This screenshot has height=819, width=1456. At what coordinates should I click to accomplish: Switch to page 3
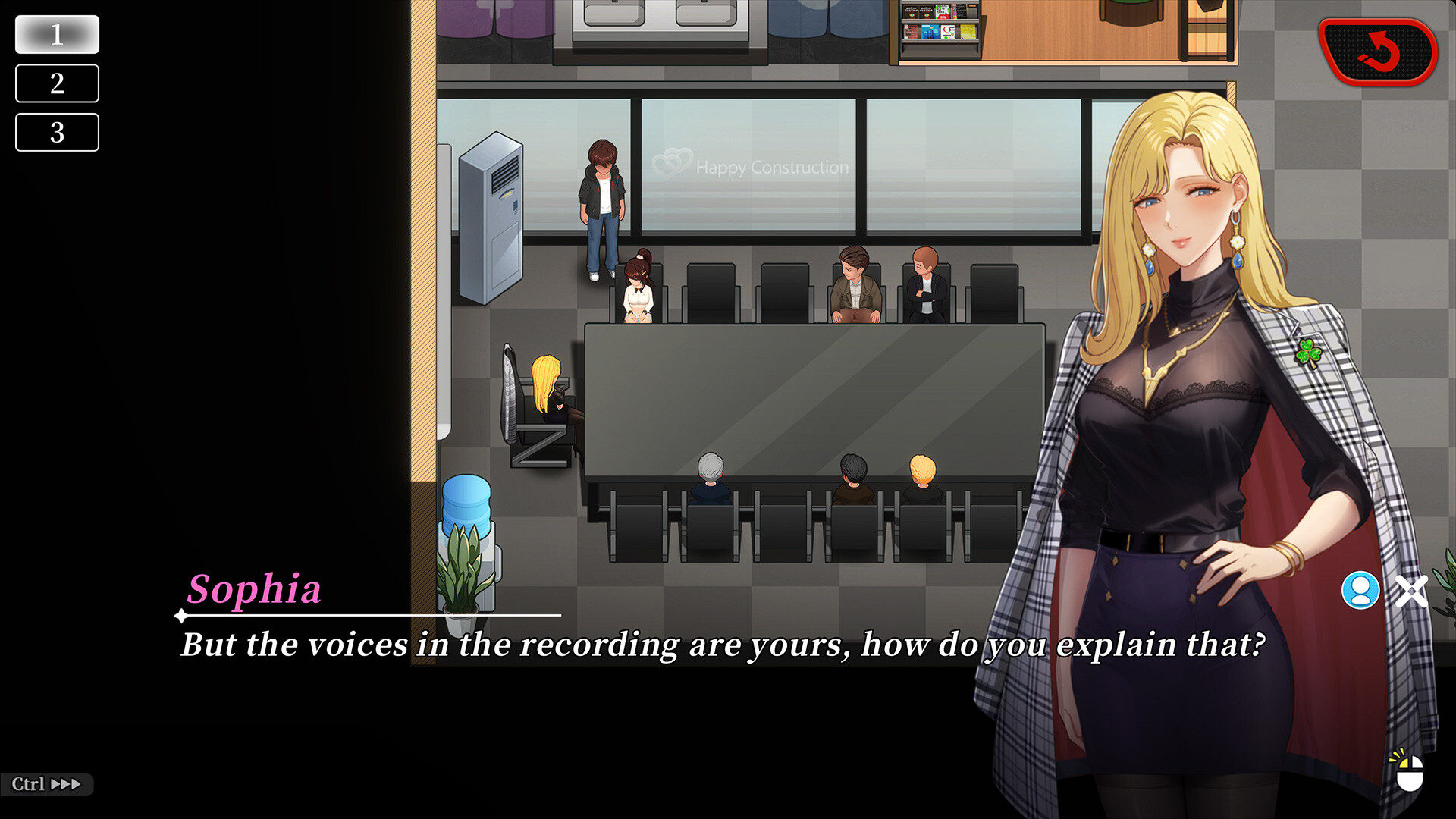(x=57, y=133)
